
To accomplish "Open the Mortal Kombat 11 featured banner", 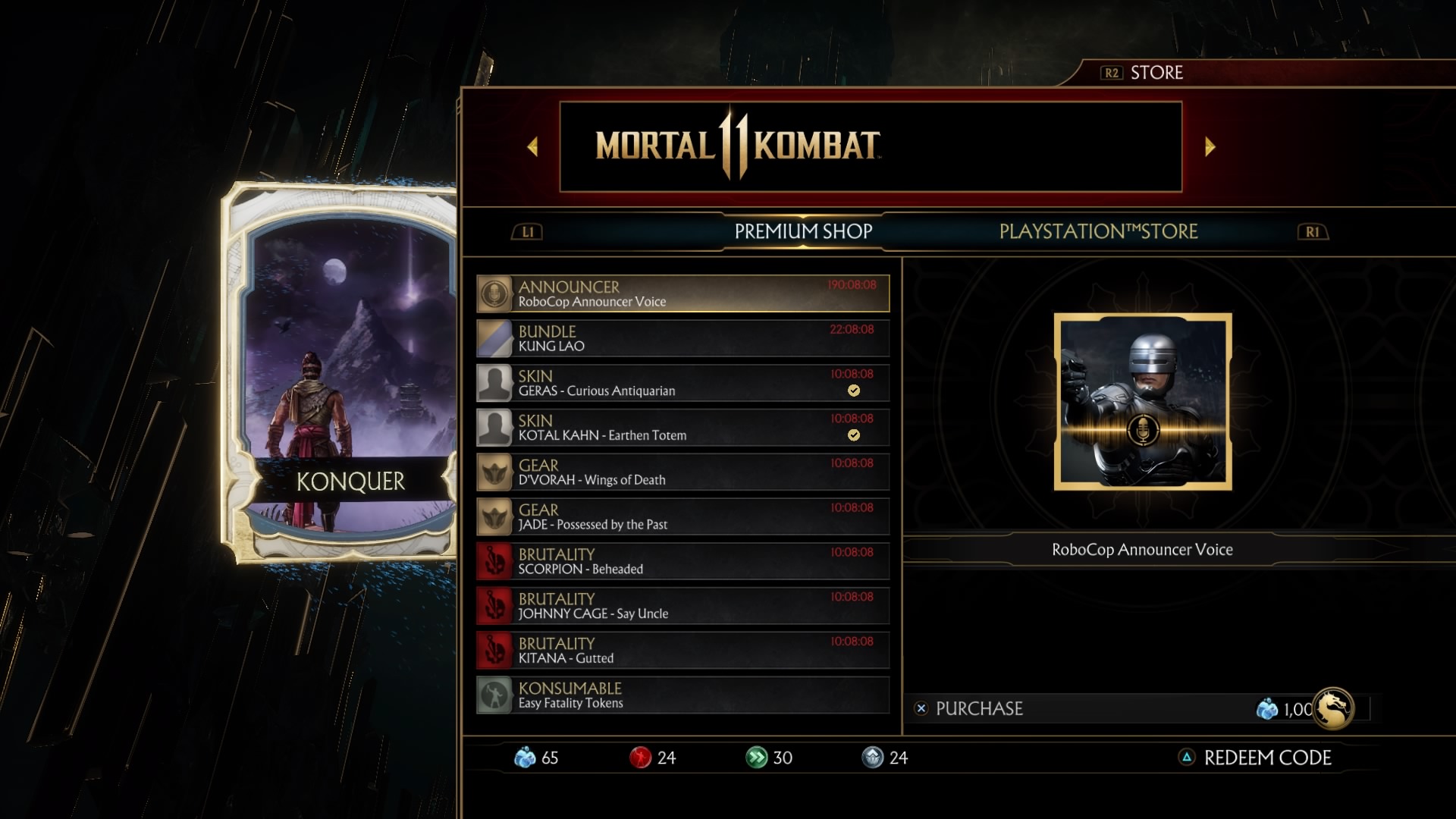I will coord(871,147).
